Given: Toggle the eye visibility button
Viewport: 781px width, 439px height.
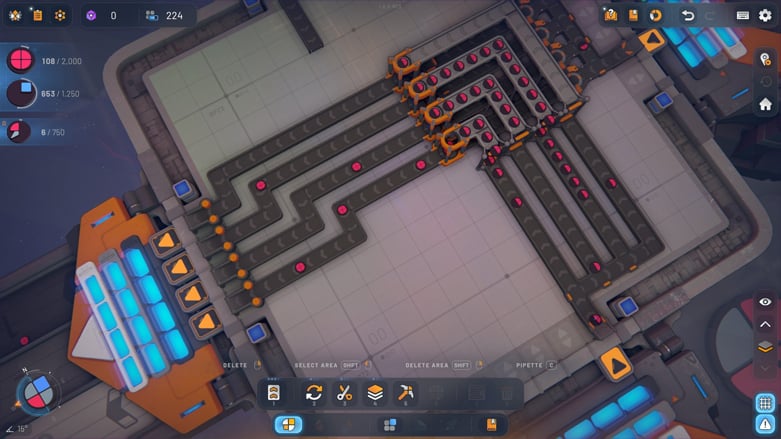Looking at the screenshot, I should (765, 302).
